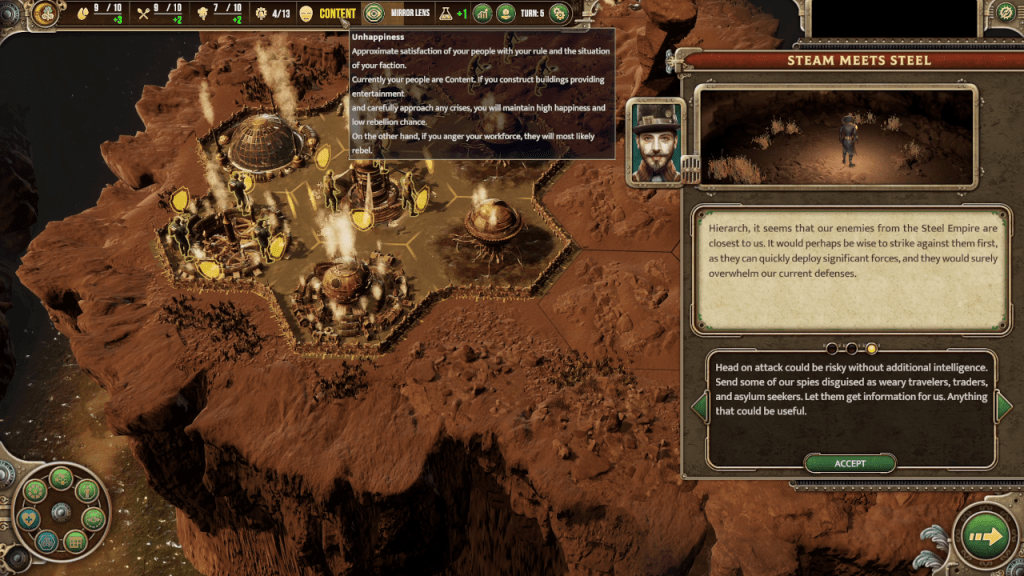Open the bar chart statistics button
Image resolution: width=1024 pixels, height=576 pixels.
coord(482,14)
